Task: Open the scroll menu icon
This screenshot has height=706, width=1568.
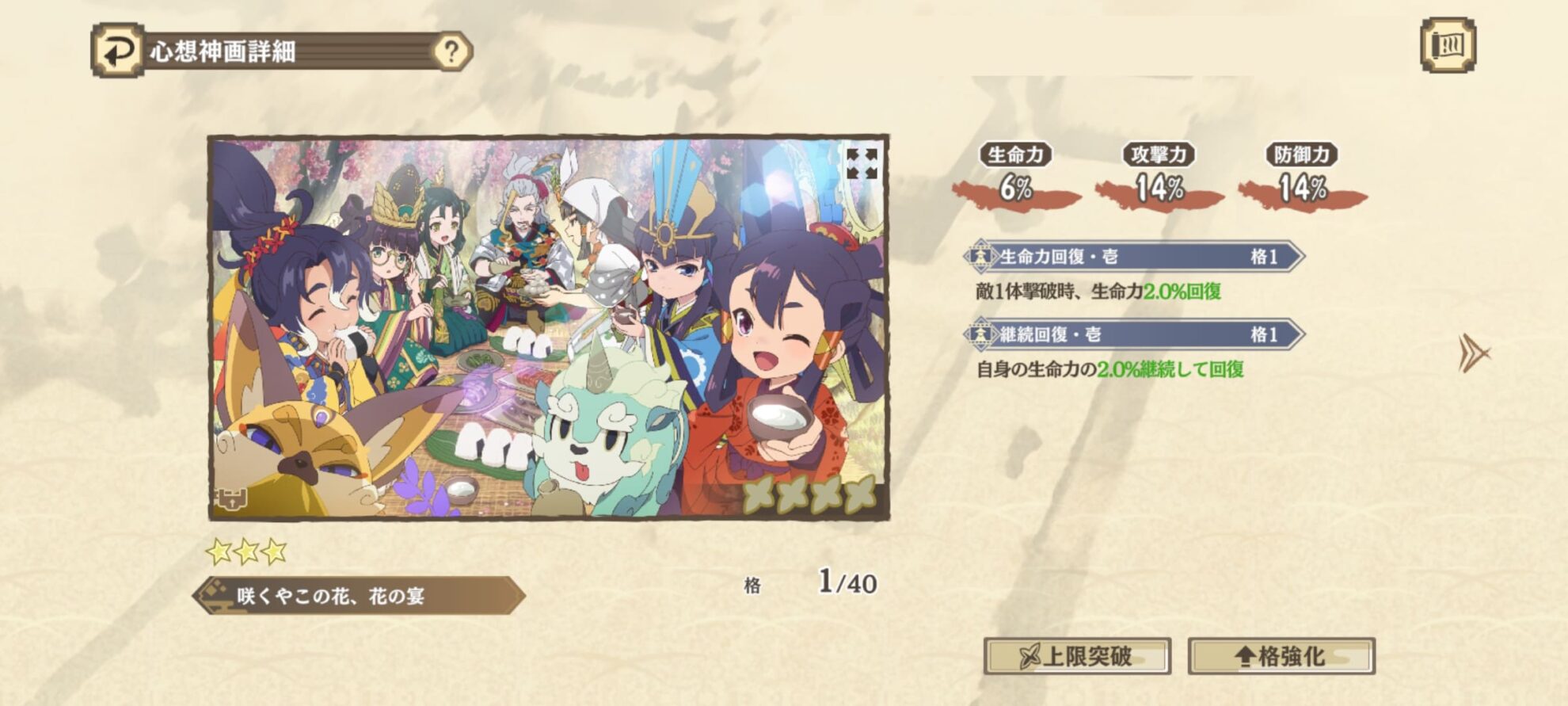Action: click(x=1448, y=45)
